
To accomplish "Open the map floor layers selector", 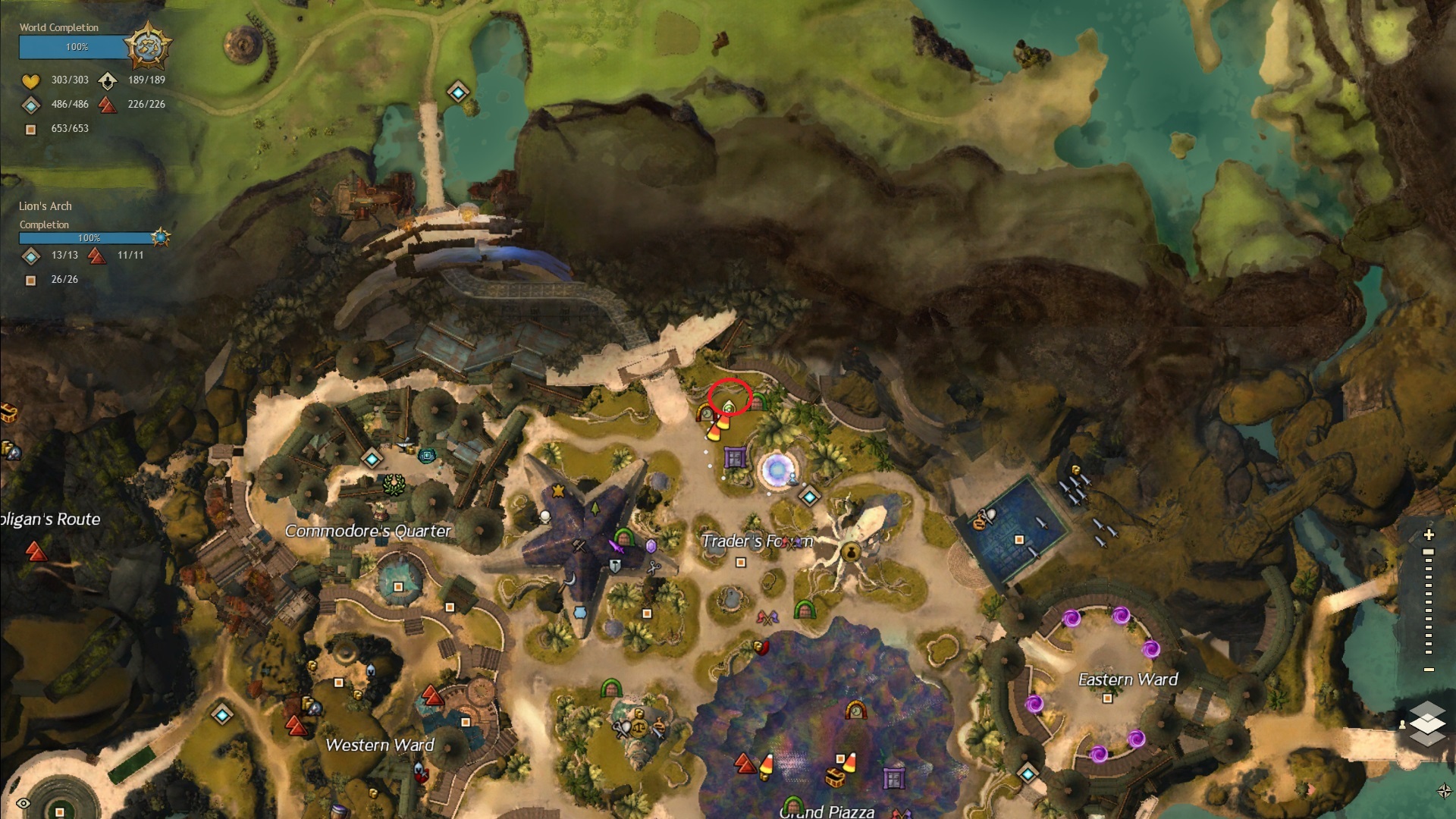I will [x=1427, y=723].
